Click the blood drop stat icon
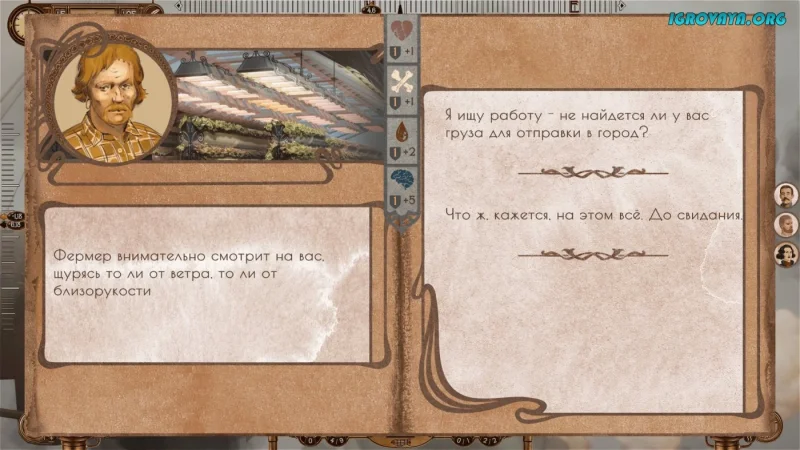This screenshot has height=450, width=800. [x=401, y=131]
